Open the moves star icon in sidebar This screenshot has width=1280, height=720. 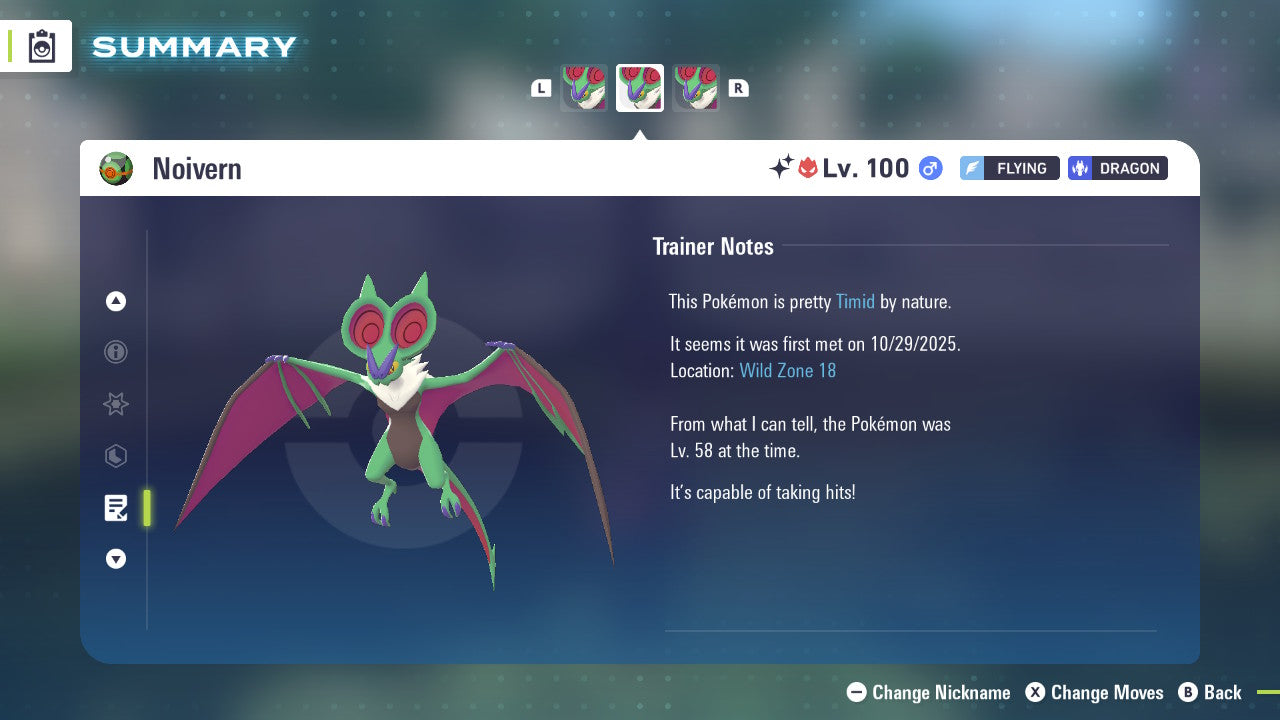click(x=115, y=404)
